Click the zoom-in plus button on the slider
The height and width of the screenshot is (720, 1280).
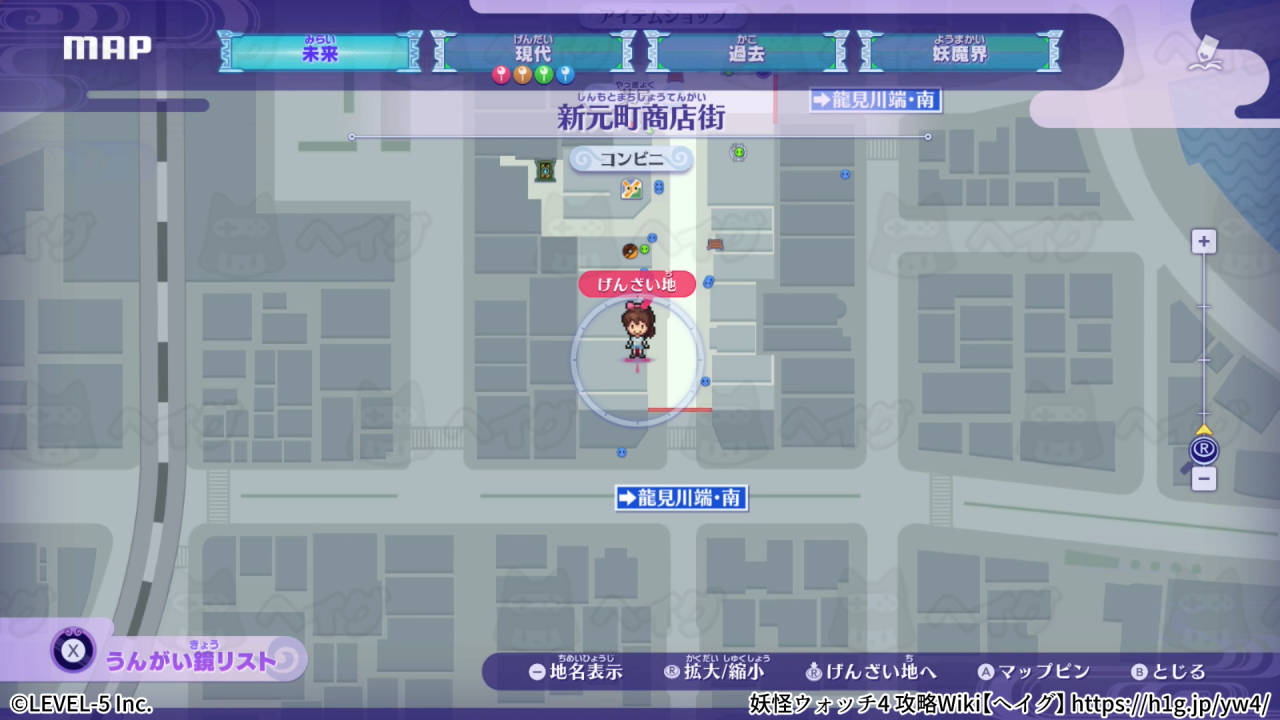pos(1203,241)
